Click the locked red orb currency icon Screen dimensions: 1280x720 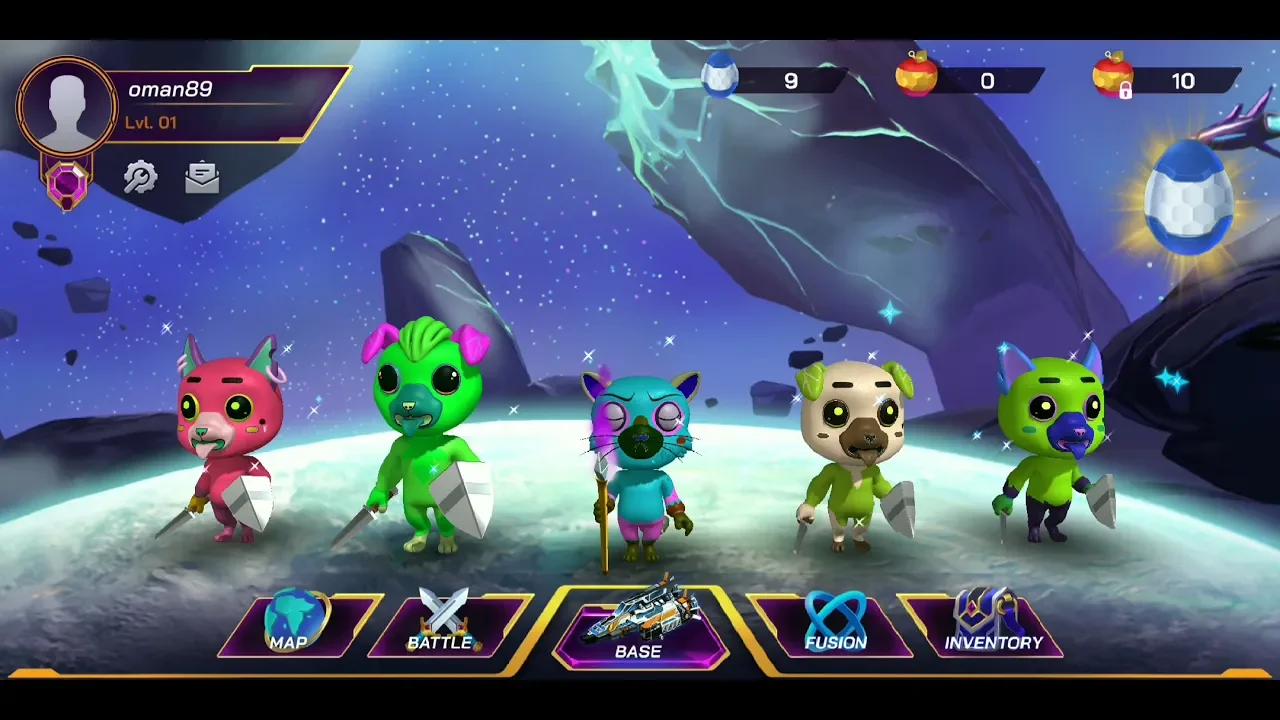pos(1113,76)
